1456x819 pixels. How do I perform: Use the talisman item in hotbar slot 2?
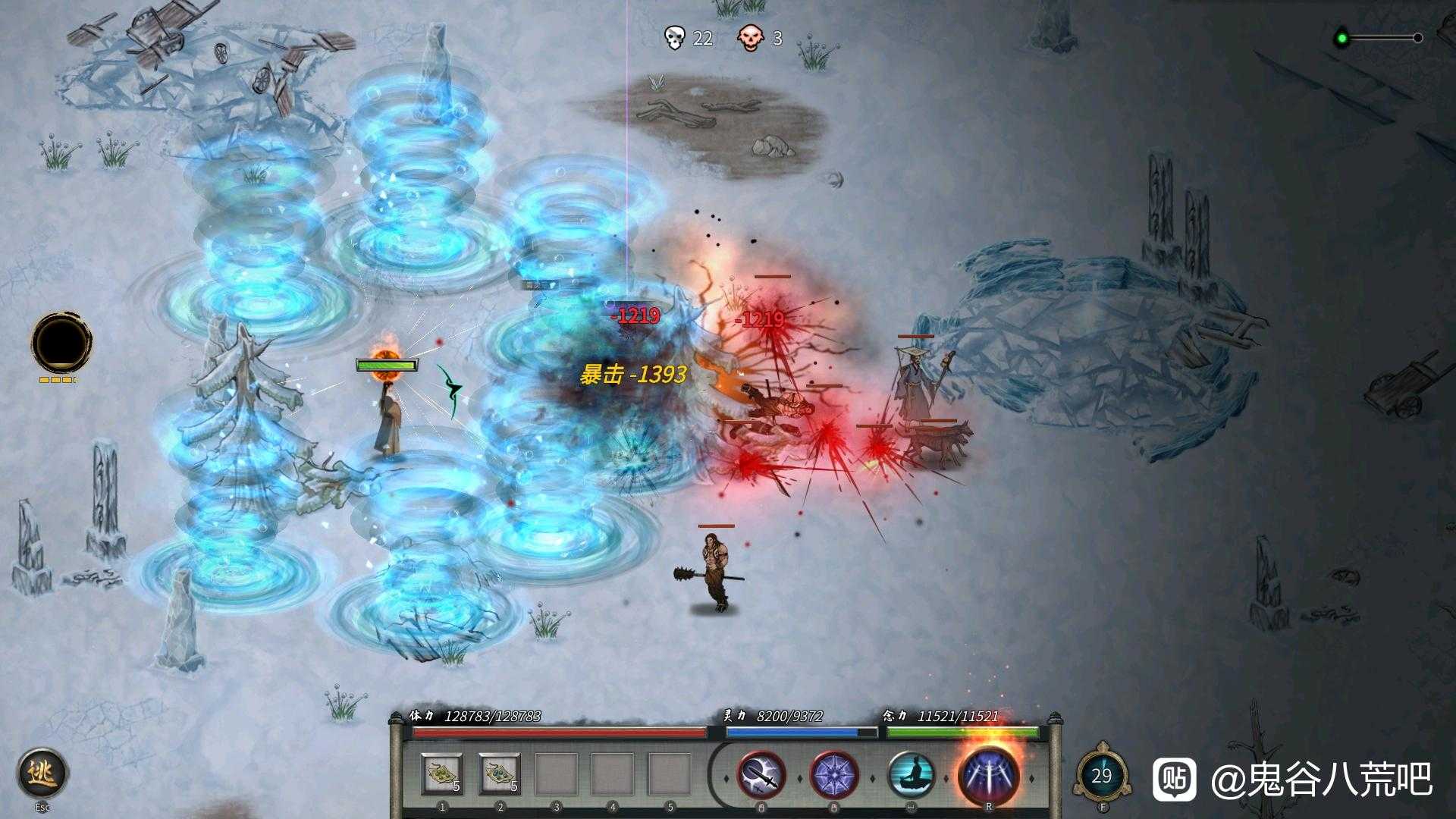500,775
